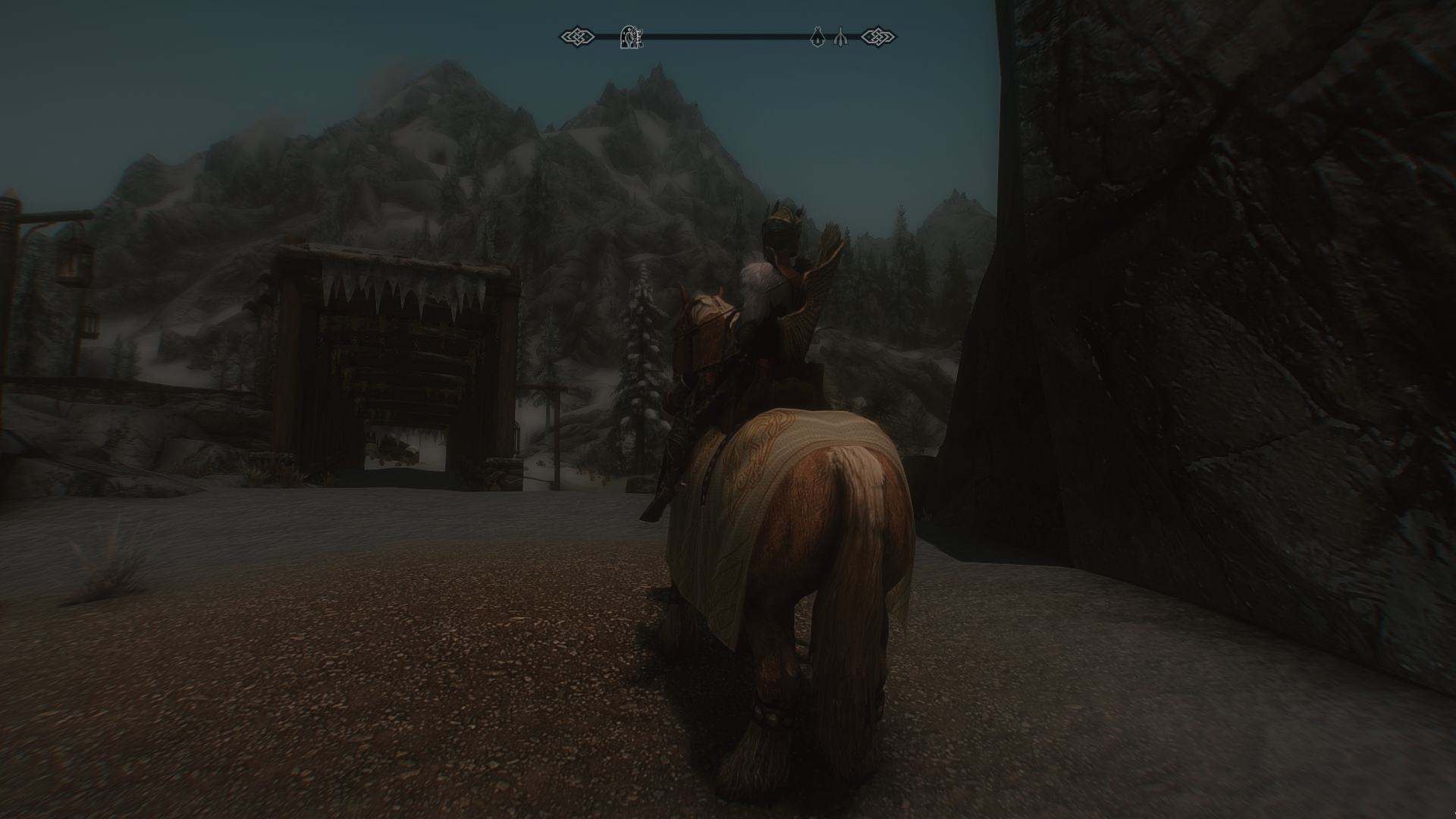Screen dimensions: 1456x819
Task: Click the right decorative knot on the compass bar
Action: tap(879, 35)
